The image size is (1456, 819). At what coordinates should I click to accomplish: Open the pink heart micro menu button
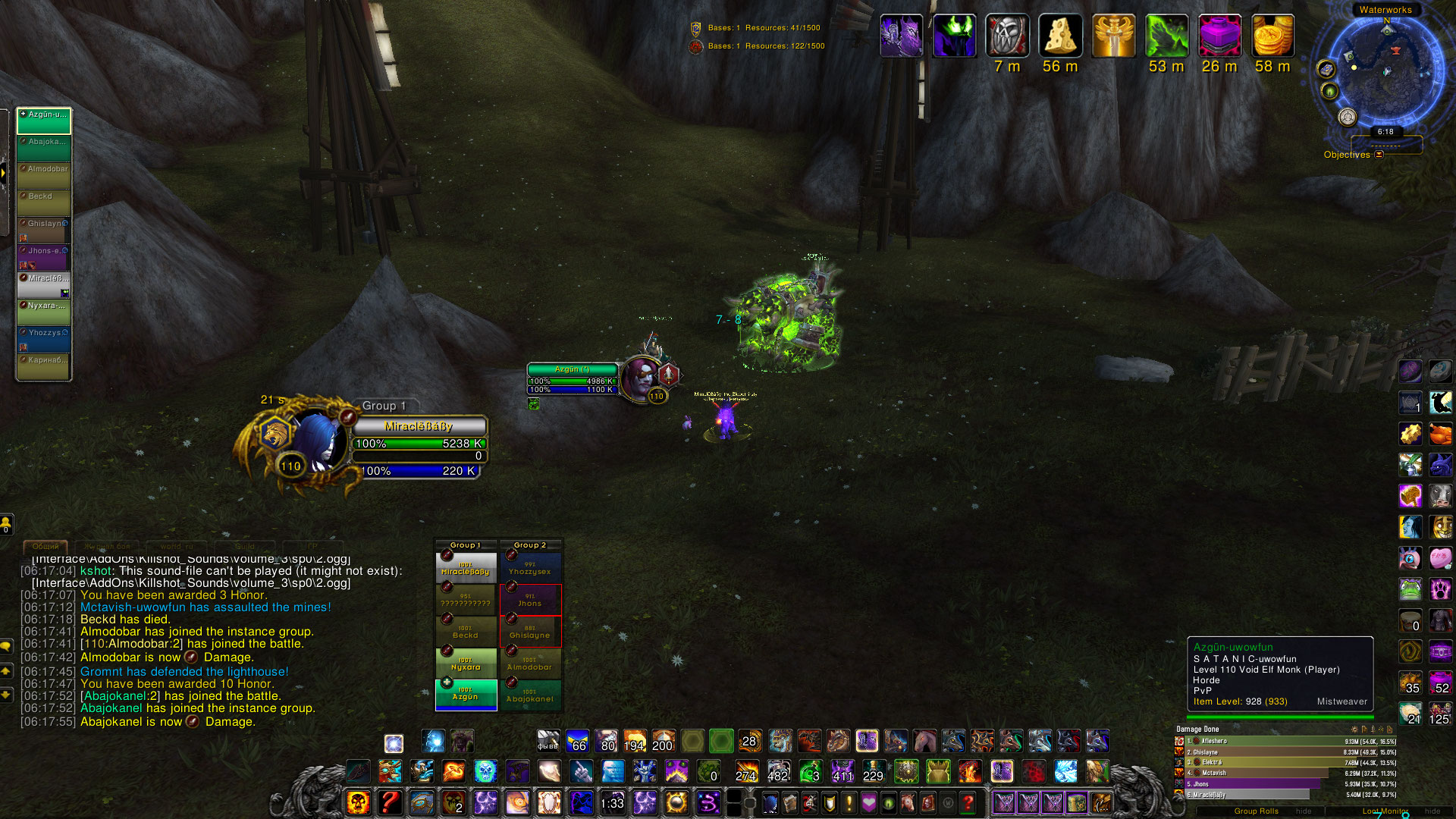(869, 802)
